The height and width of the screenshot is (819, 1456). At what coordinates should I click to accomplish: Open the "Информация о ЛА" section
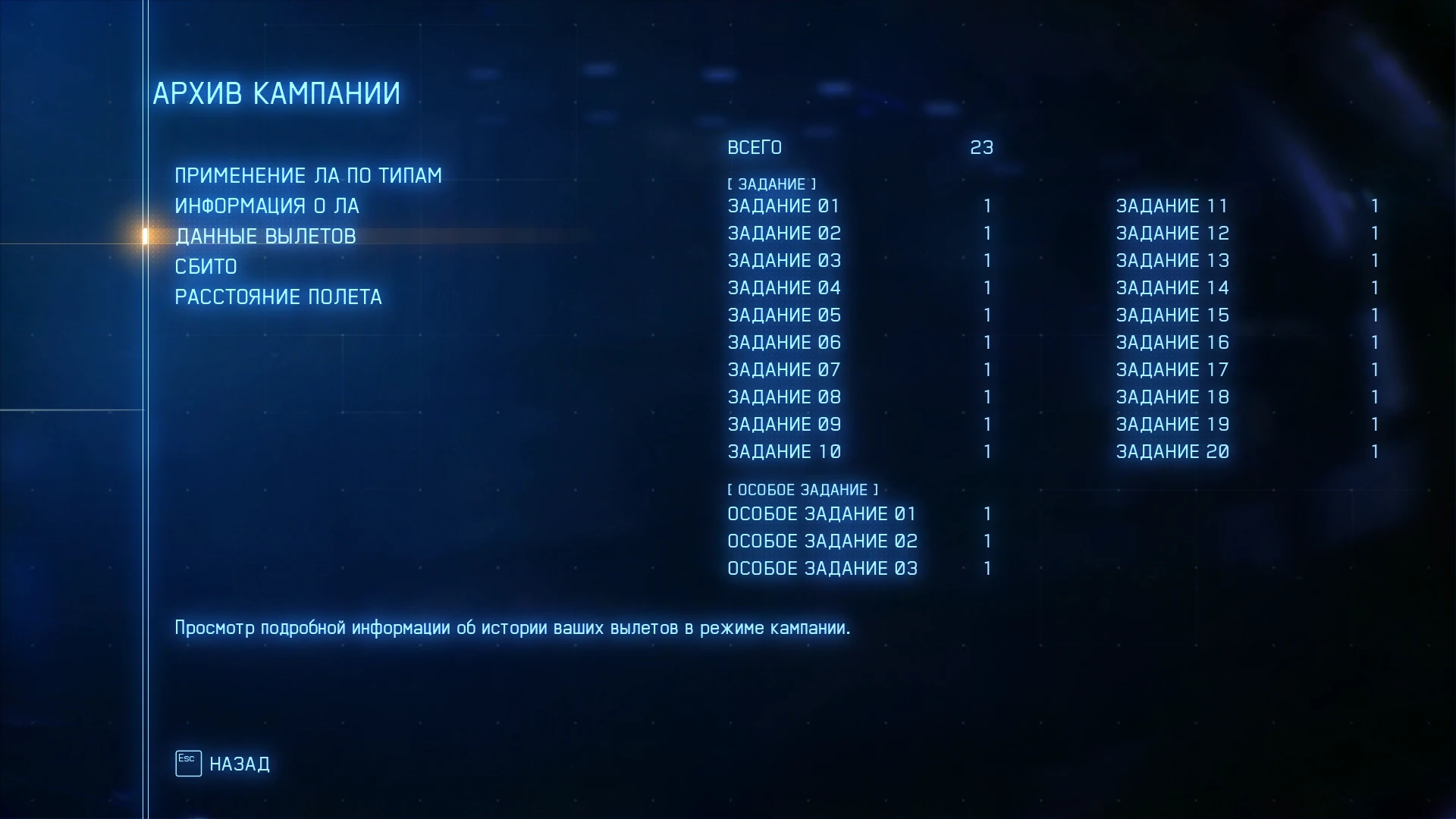tap(268, 206)
